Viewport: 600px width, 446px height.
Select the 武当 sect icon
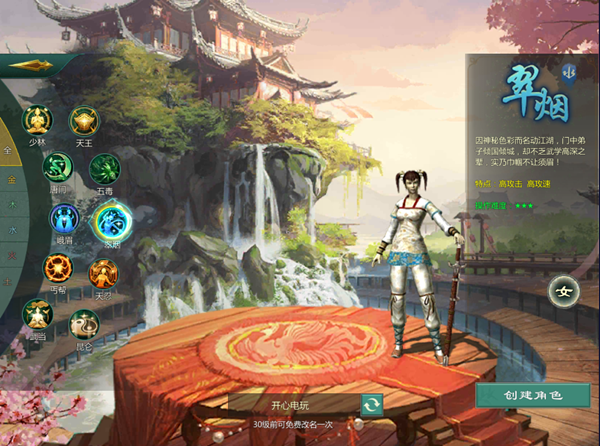click(37, 314)
